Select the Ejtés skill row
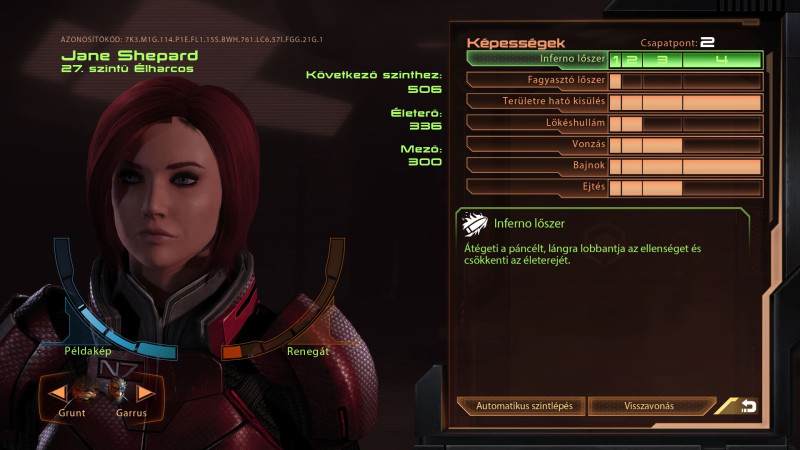 (x=538, y=187)
